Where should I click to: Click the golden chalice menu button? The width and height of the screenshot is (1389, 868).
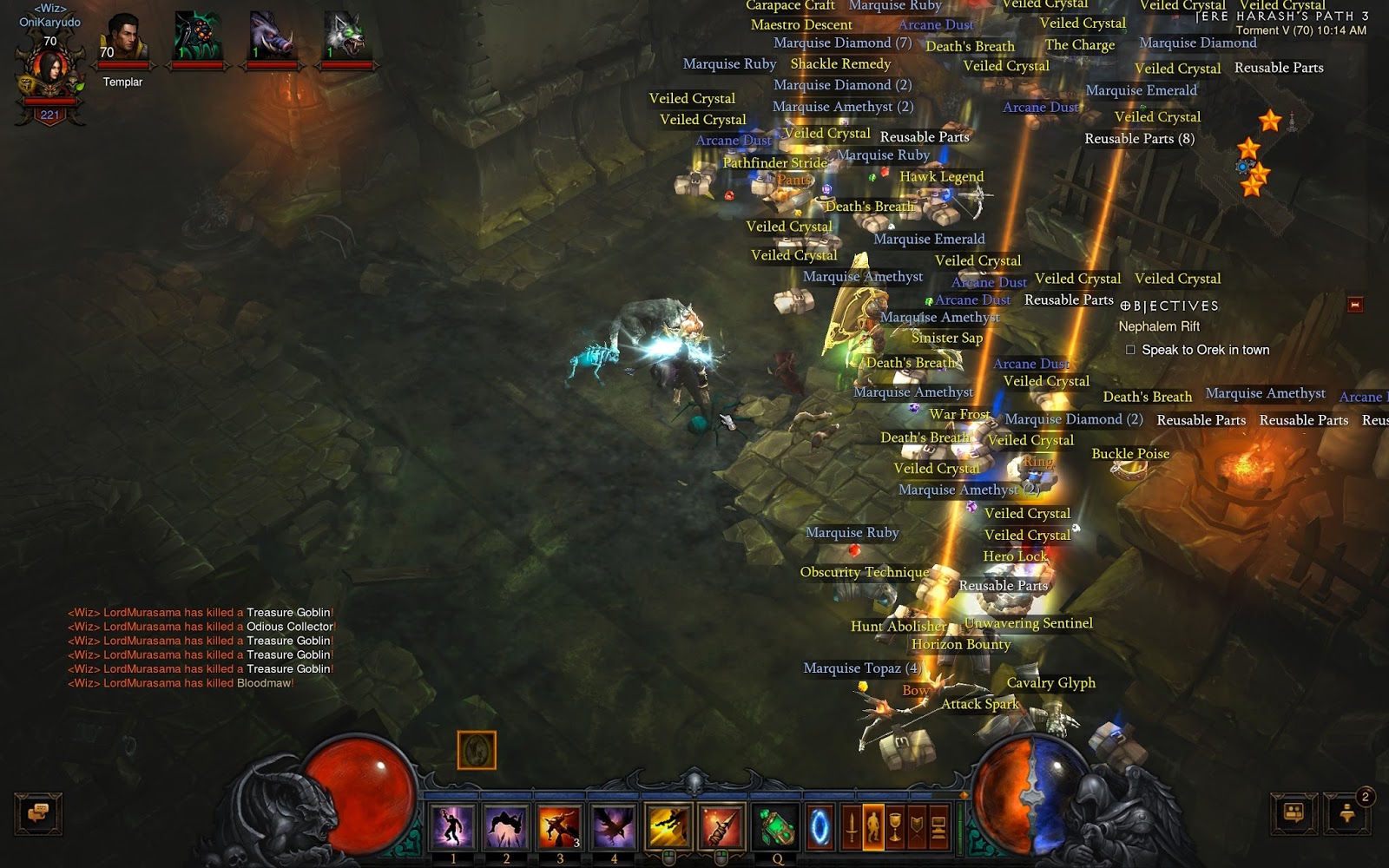pos(895,825)
